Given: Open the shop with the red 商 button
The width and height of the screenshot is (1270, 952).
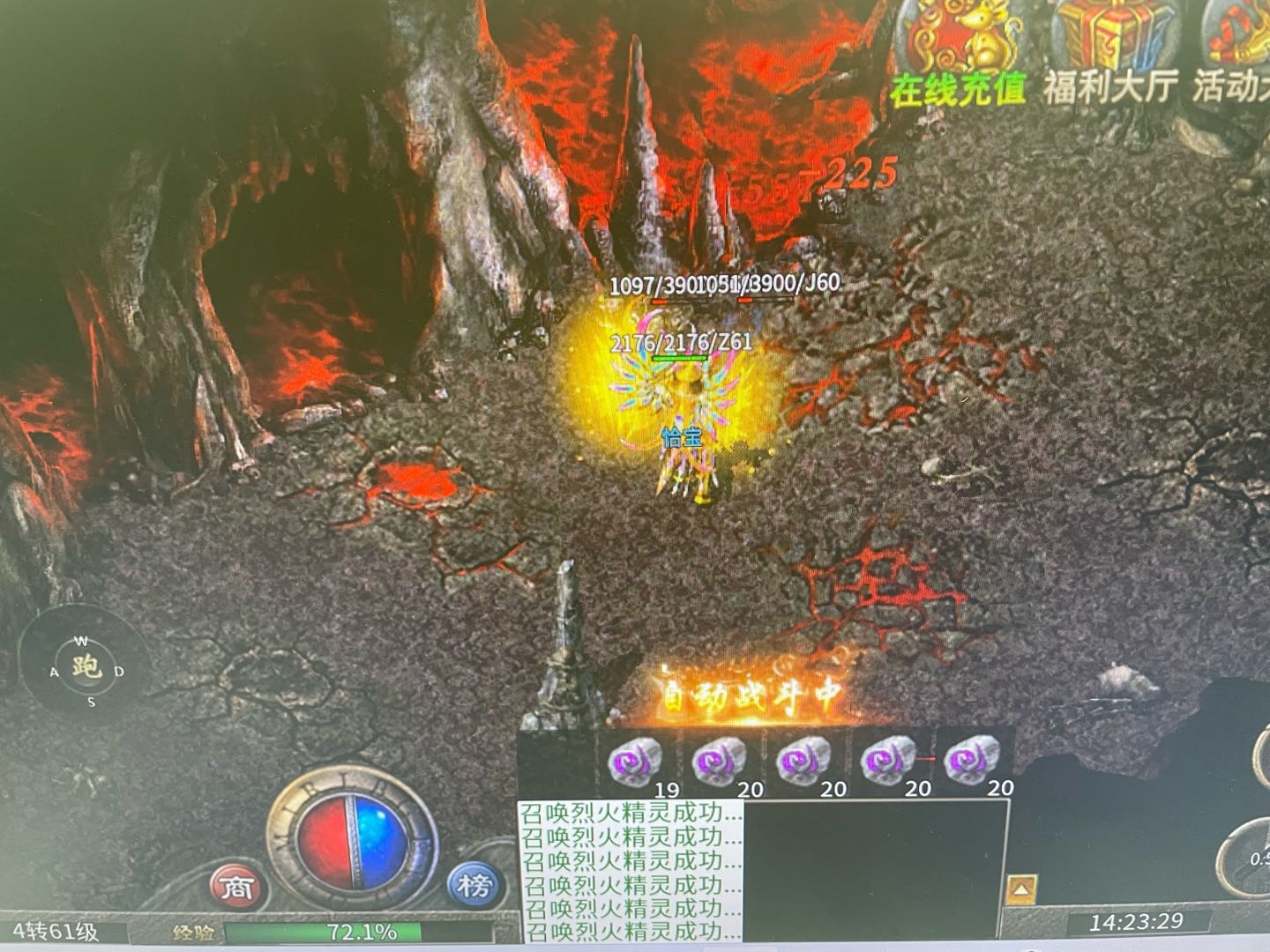Looking at the screenshot, I should (236, 887).
